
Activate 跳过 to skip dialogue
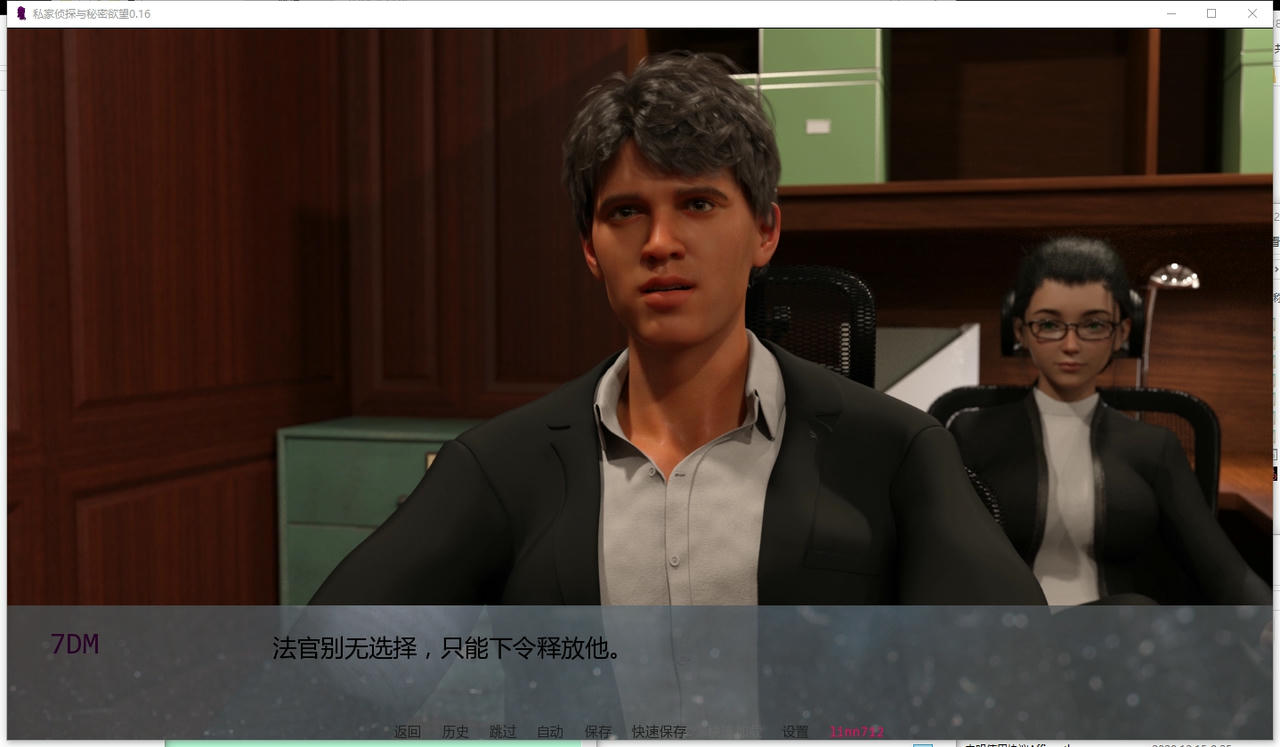[503, 732]
